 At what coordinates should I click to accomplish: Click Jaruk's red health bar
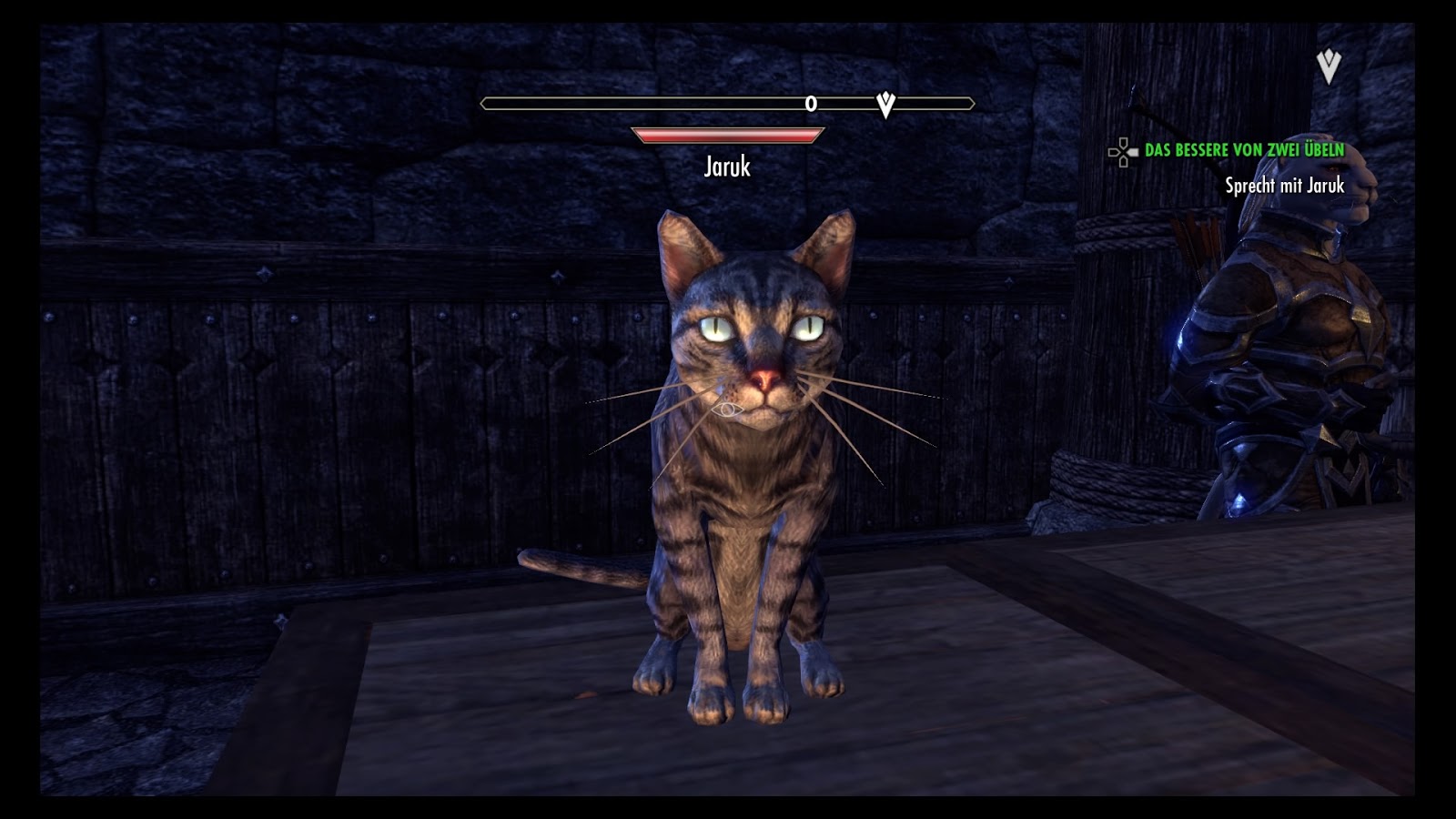coord(726,135)
